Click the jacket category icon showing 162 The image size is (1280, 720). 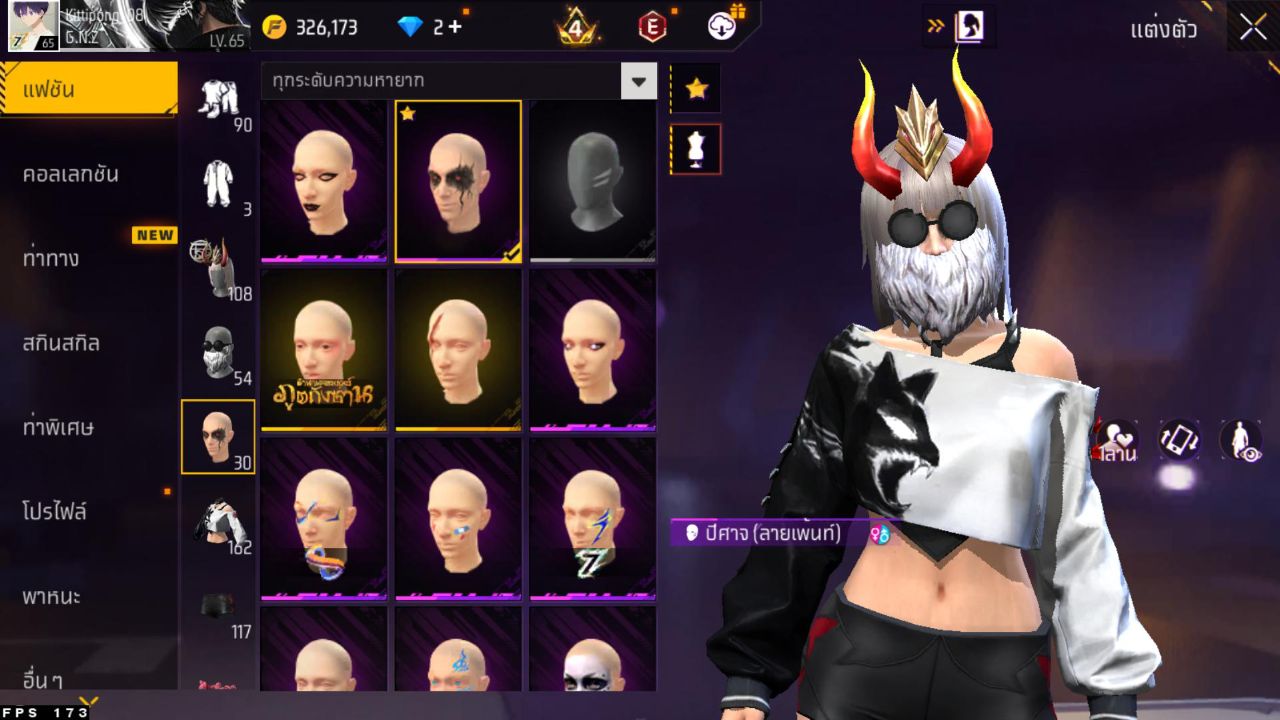coord(218,520)
